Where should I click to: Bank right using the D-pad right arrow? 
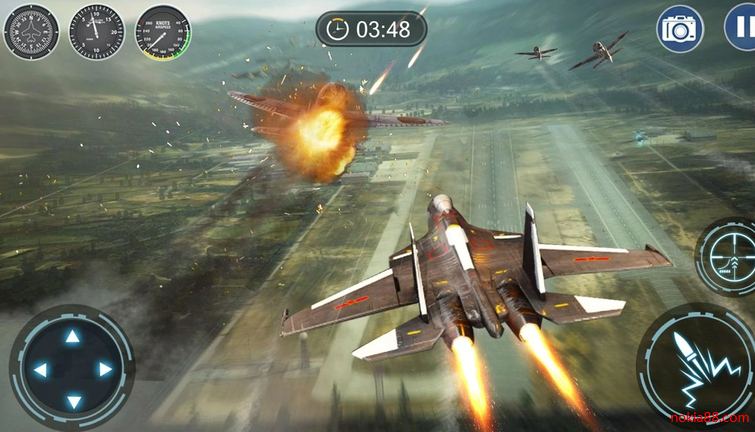point(104,370)
